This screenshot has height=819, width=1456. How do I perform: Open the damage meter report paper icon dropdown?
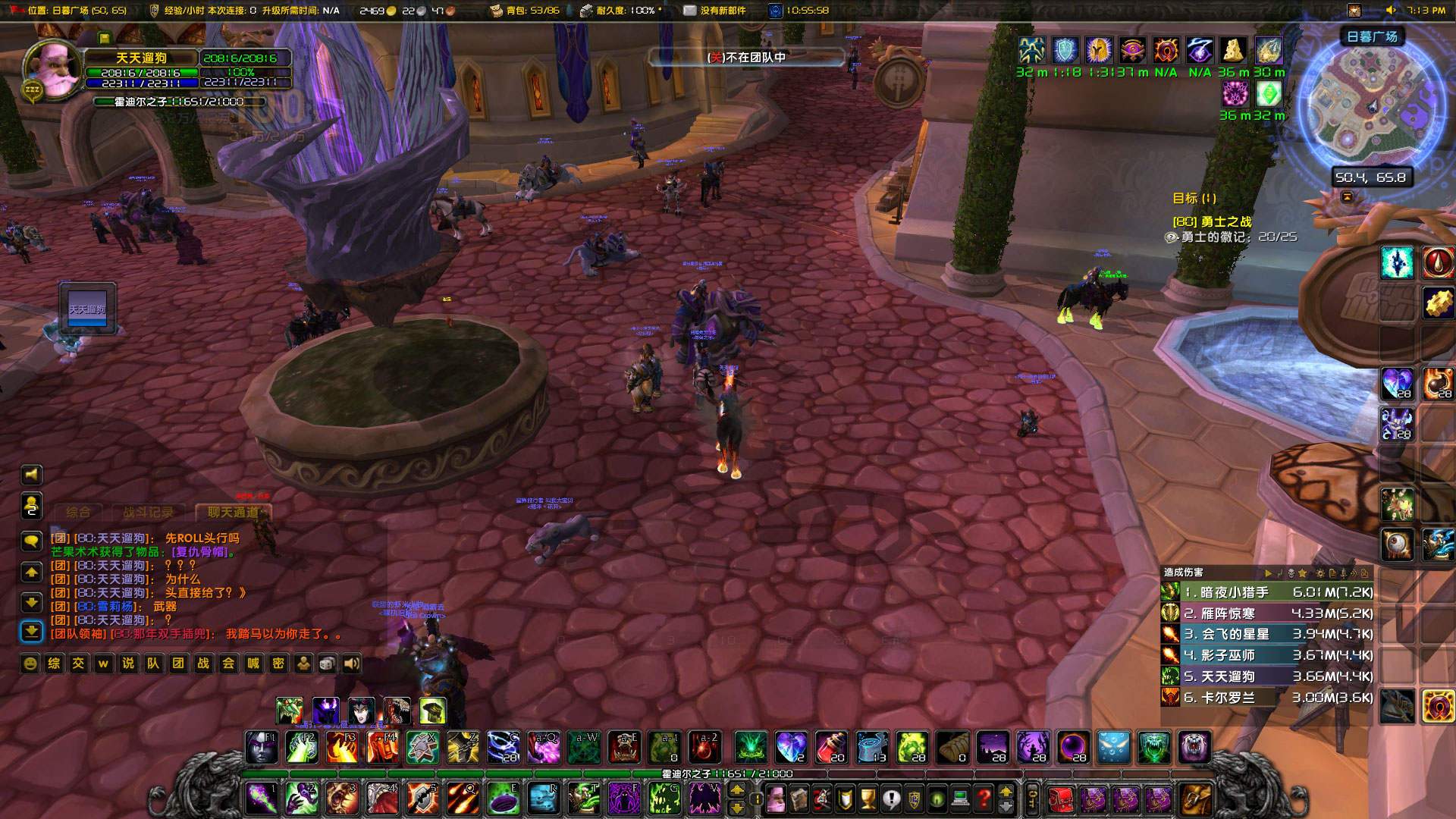[x=1332, y=573]
